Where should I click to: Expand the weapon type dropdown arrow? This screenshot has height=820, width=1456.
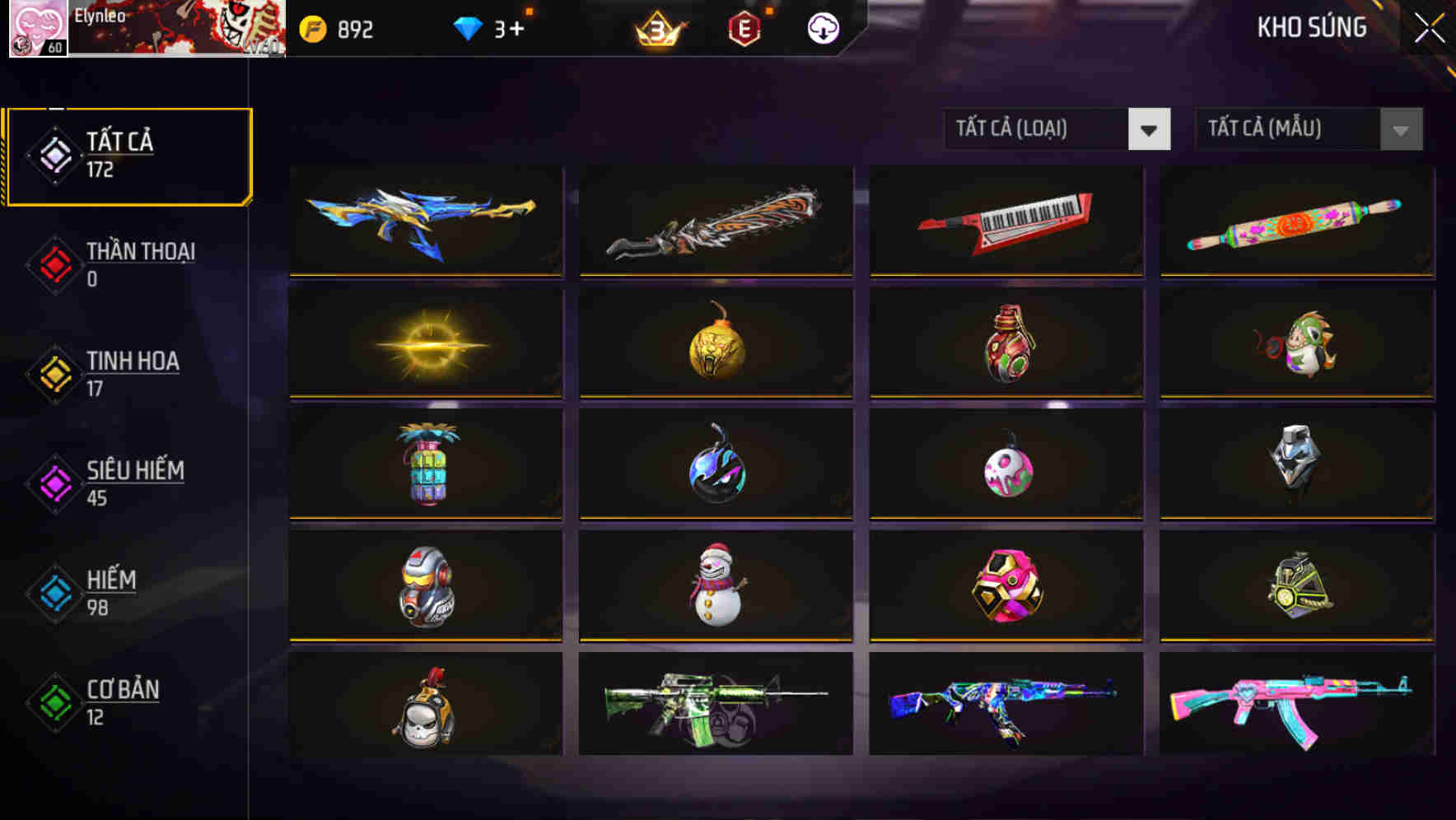coord(1150,129)
